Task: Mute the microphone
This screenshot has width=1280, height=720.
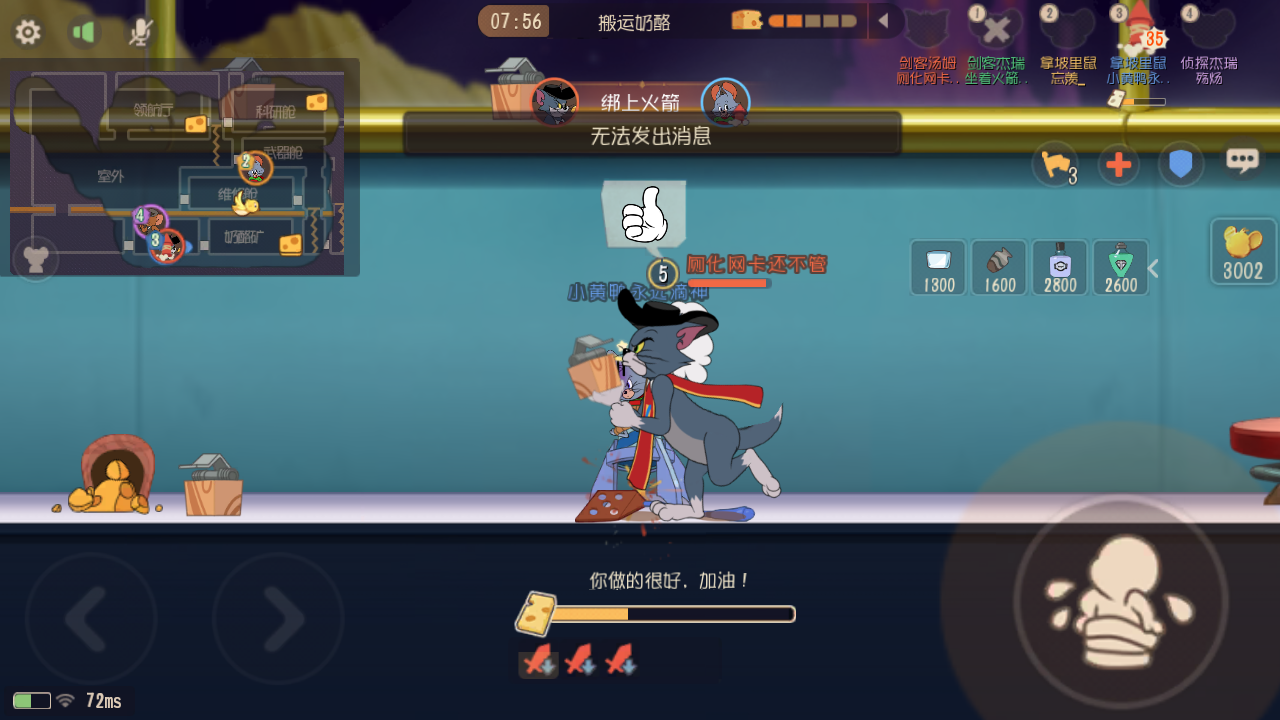Action: (140, 31)
